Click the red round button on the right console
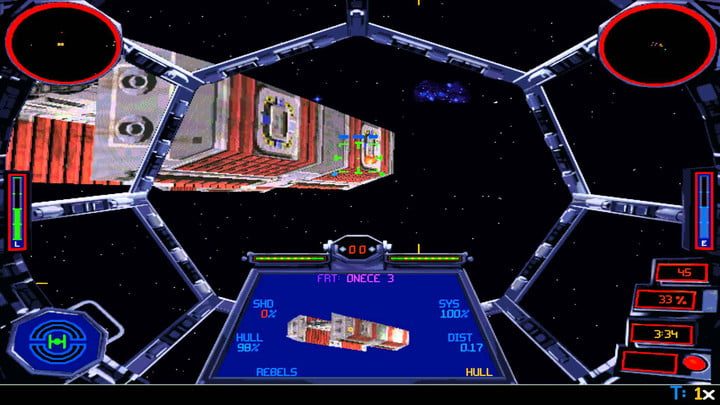 point(691,361)
